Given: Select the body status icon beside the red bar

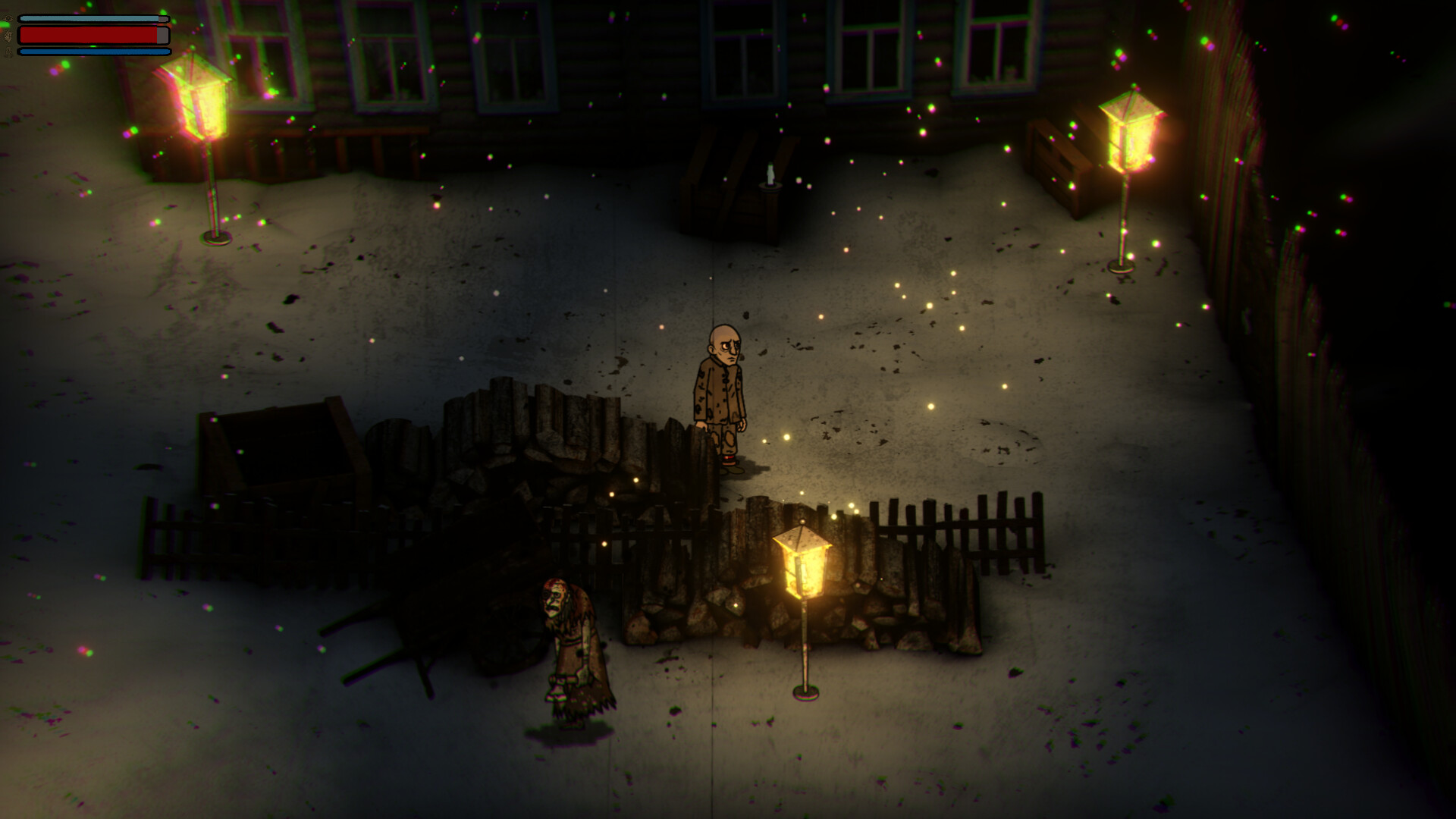Looking at the screenshot, I should click(8, 36).
